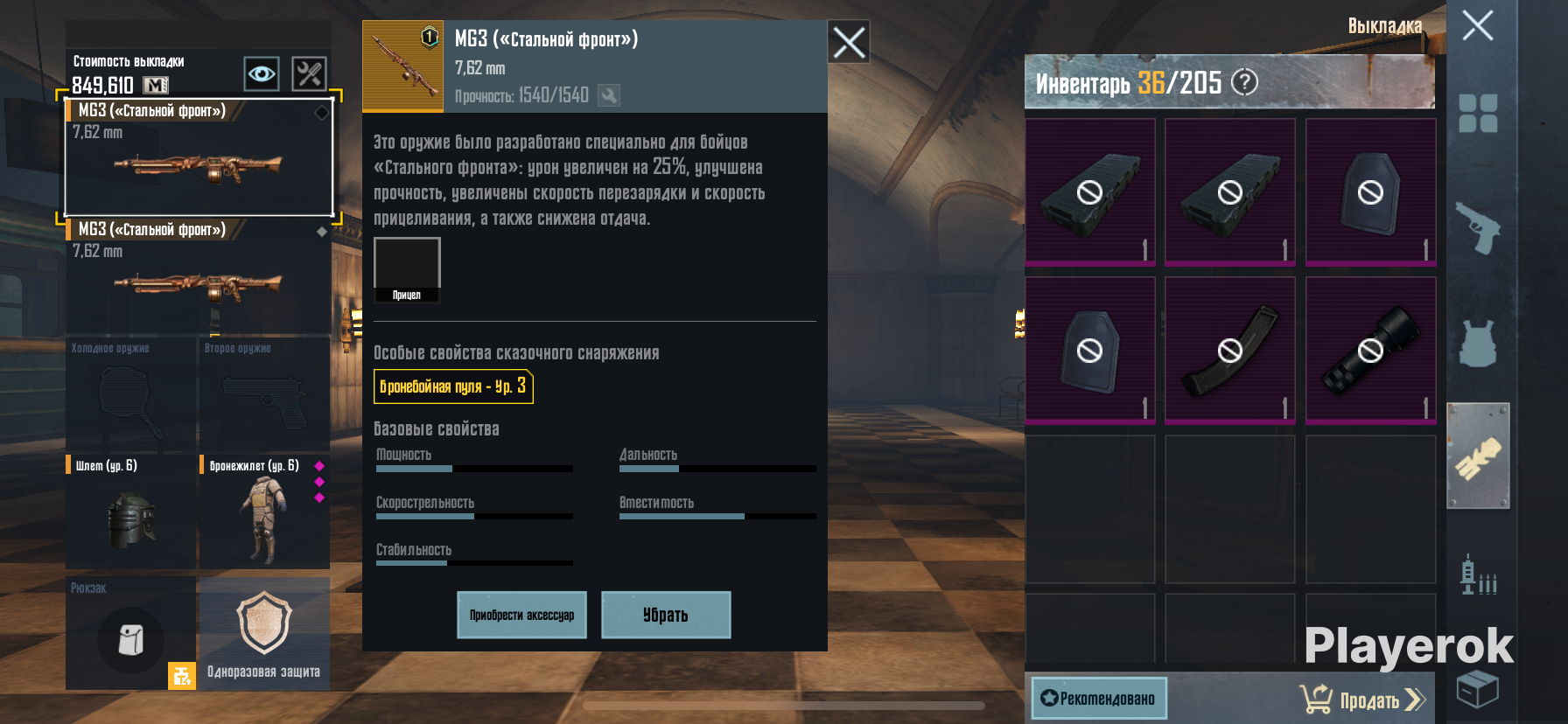1568x724 pixels.
Task: Open the Продать sell option
Action: click(1363, 700)
